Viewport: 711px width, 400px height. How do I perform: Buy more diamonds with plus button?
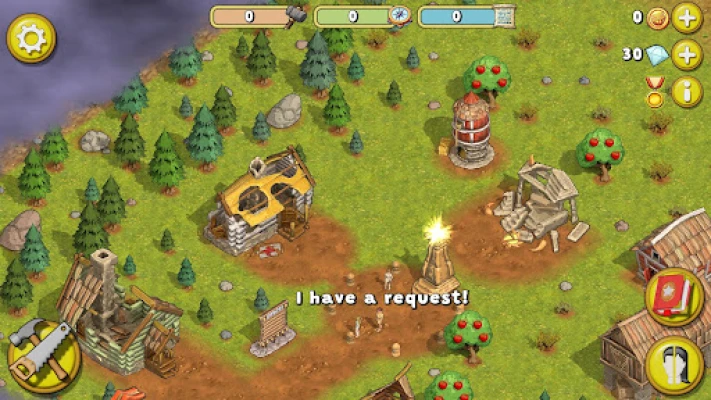point(687,55)
